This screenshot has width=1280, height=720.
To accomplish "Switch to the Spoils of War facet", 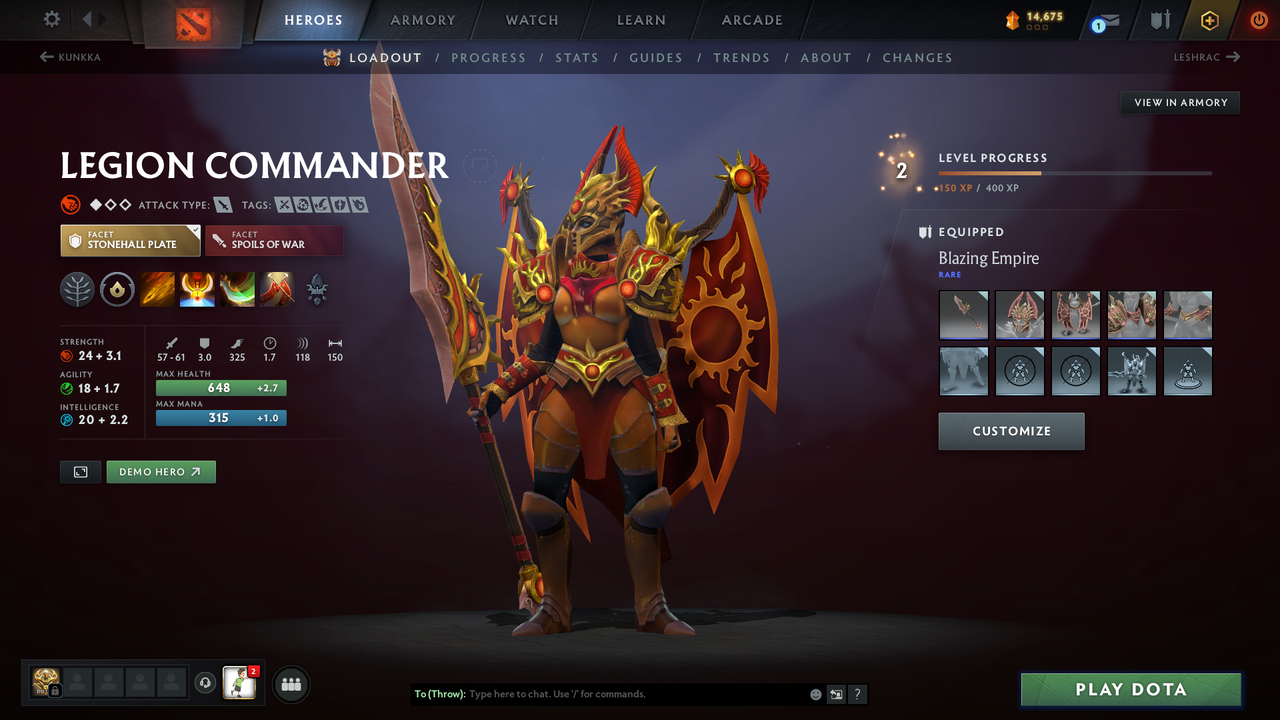I will click(275, 240).
